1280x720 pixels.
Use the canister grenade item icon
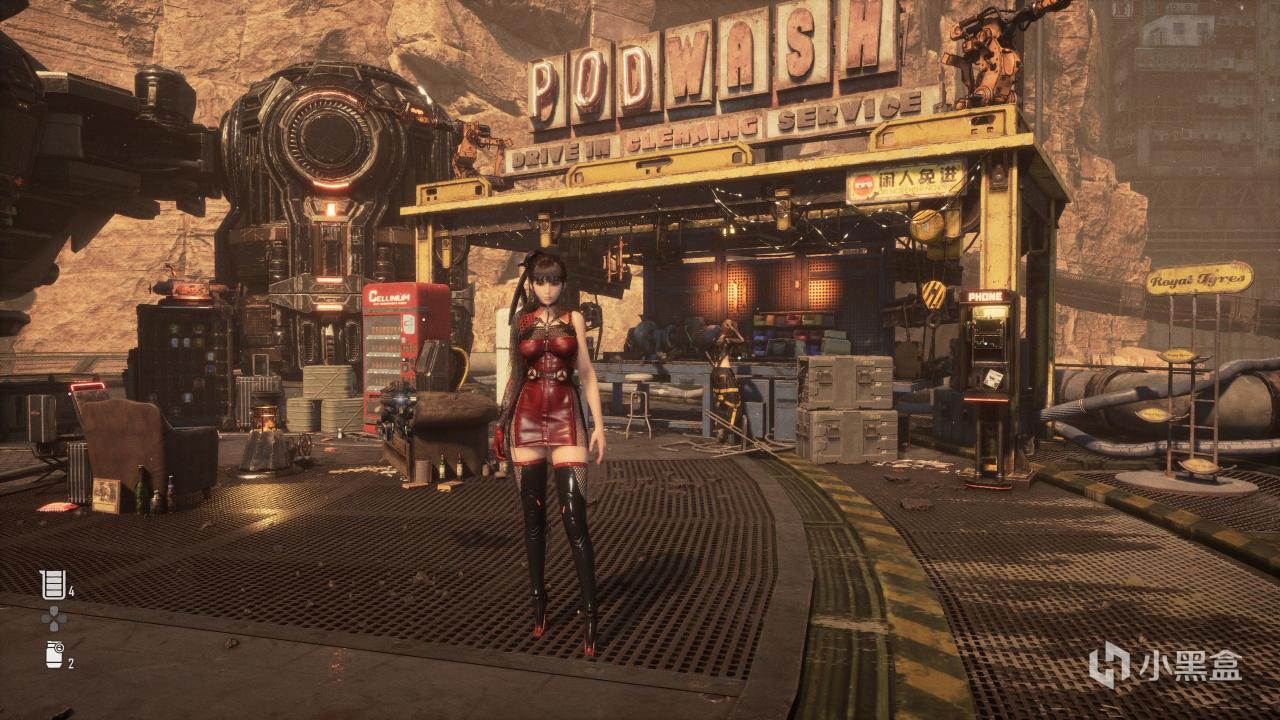53,655
